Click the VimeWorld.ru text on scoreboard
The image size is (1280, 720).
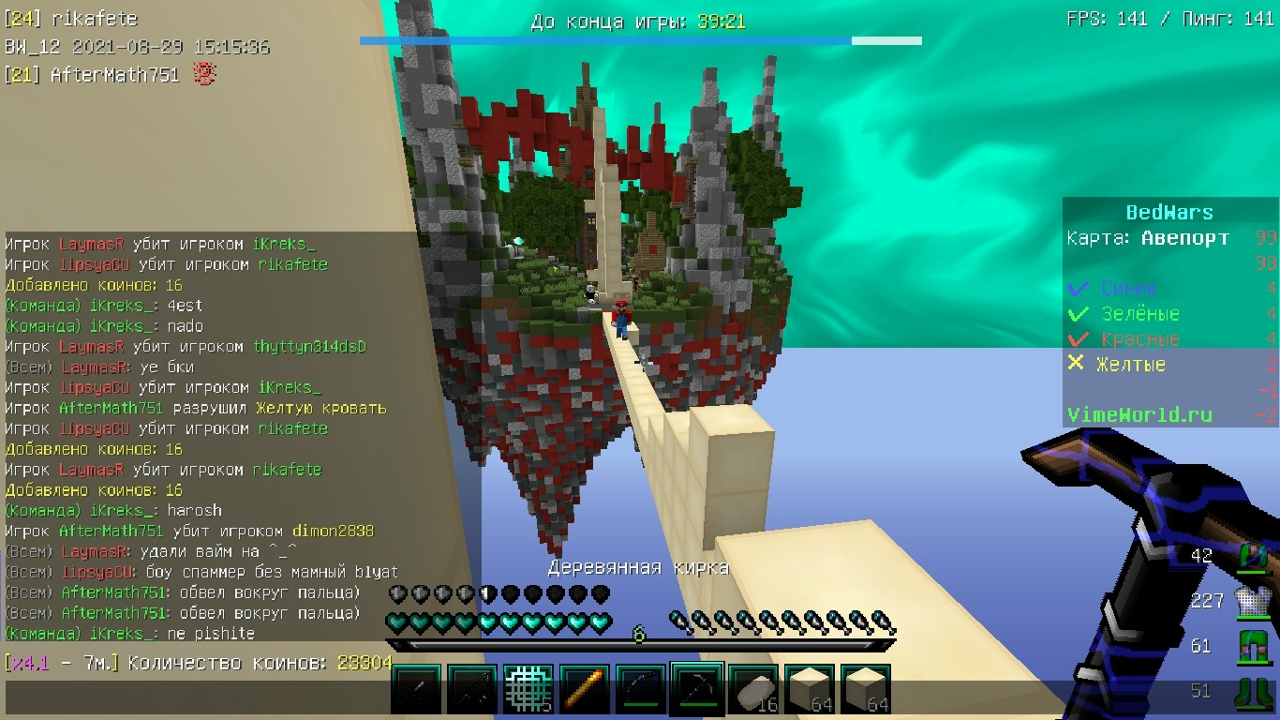coord(1139,415)
